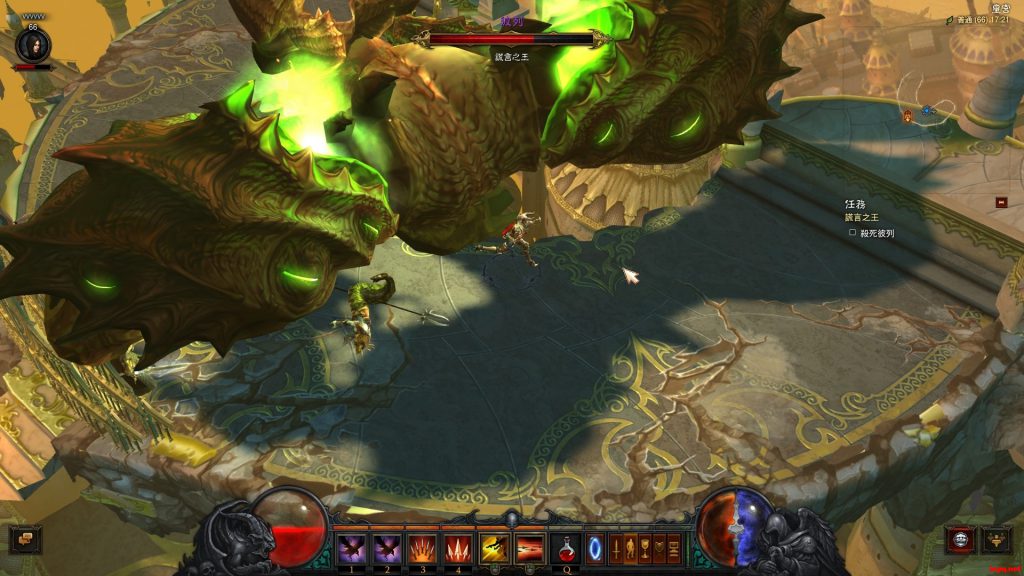Open the gold social button at bottom right

point(996,540)
